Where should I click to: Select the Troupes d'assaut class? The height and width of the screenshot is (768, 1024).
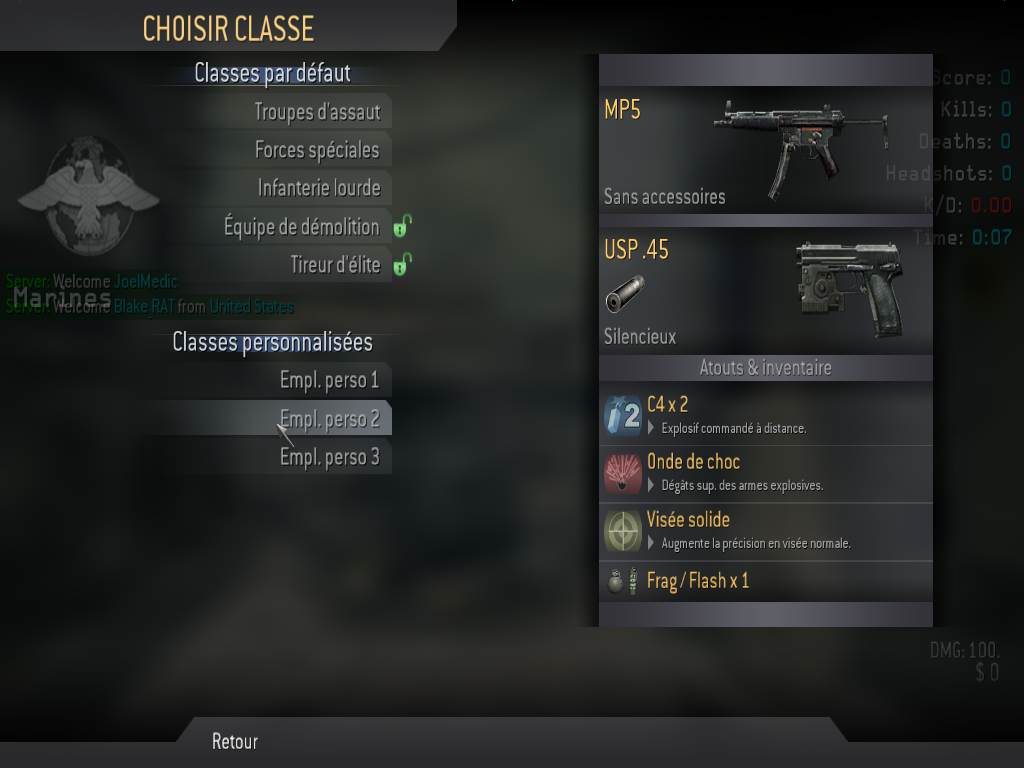coord(317,112)
